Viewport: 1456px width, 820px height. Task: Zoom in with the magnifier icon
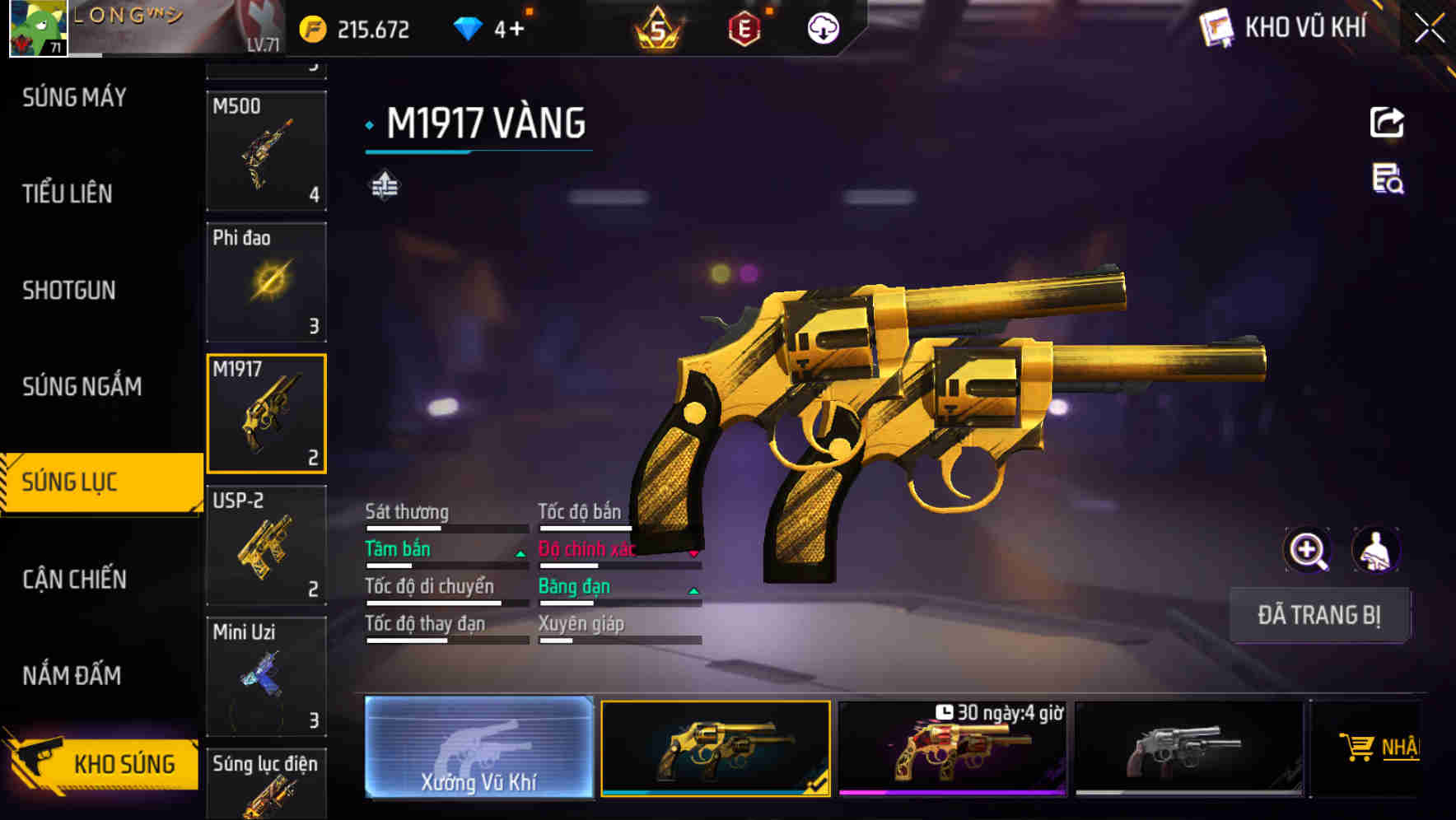(1307, 550)
